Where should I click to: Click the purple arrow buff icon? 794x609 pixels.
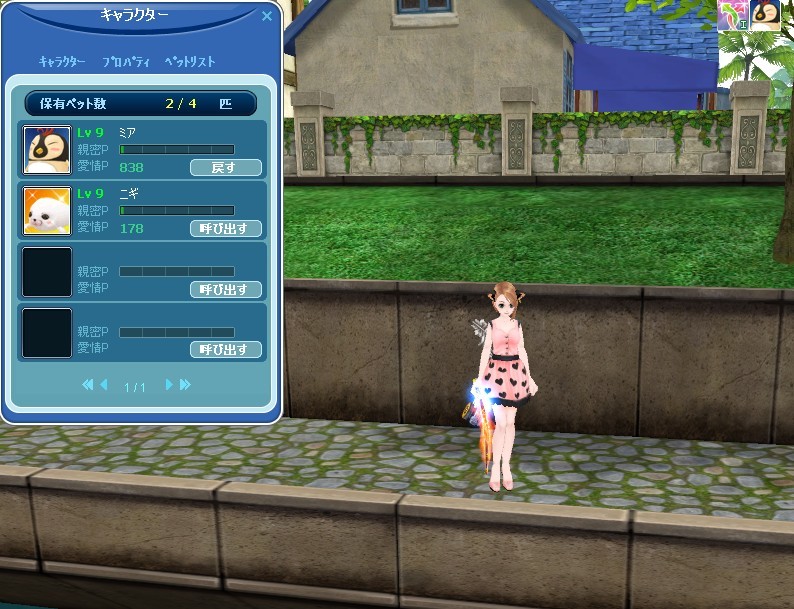(x=734, y=13)
